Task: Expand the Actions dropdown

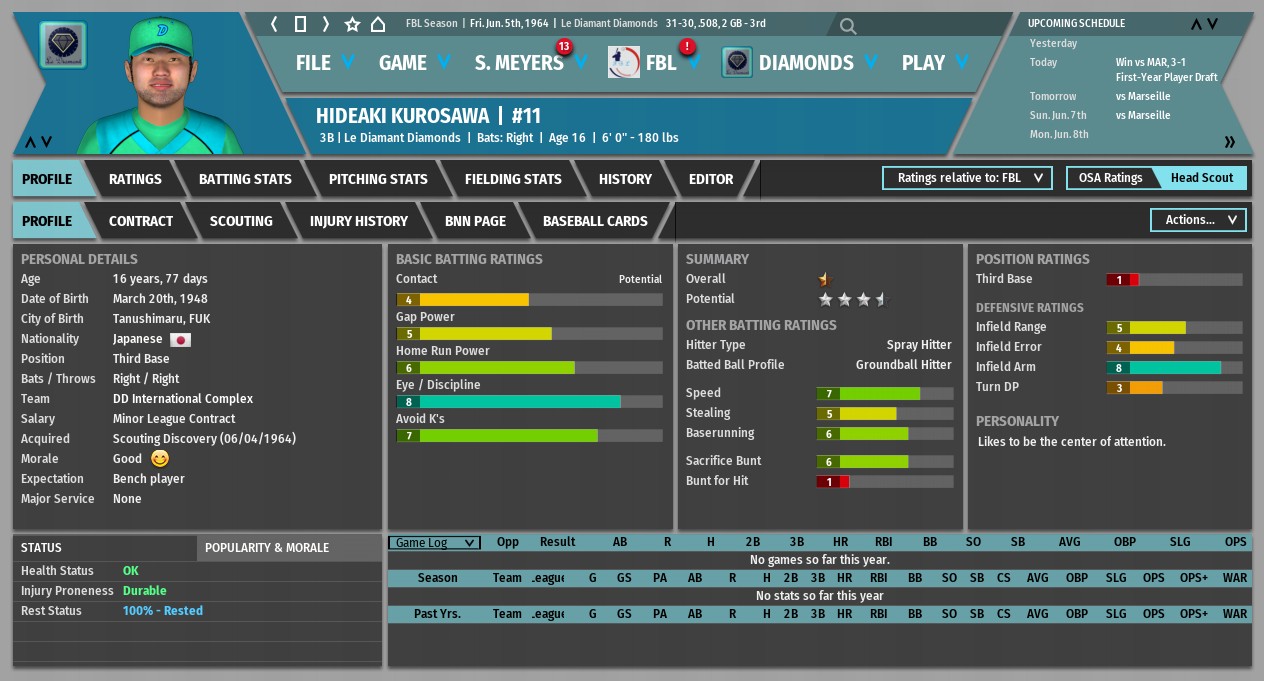Action: coord(1198,220)
